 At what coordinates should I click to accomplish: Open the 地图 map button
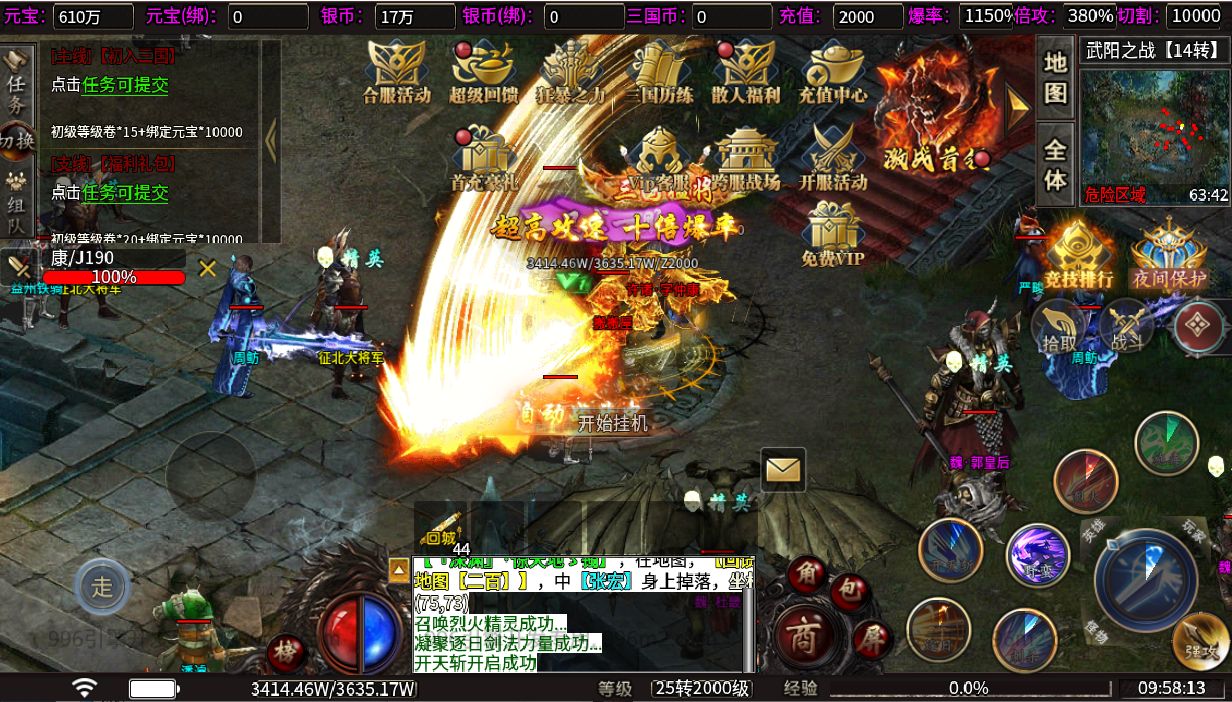pos(1055,77)
